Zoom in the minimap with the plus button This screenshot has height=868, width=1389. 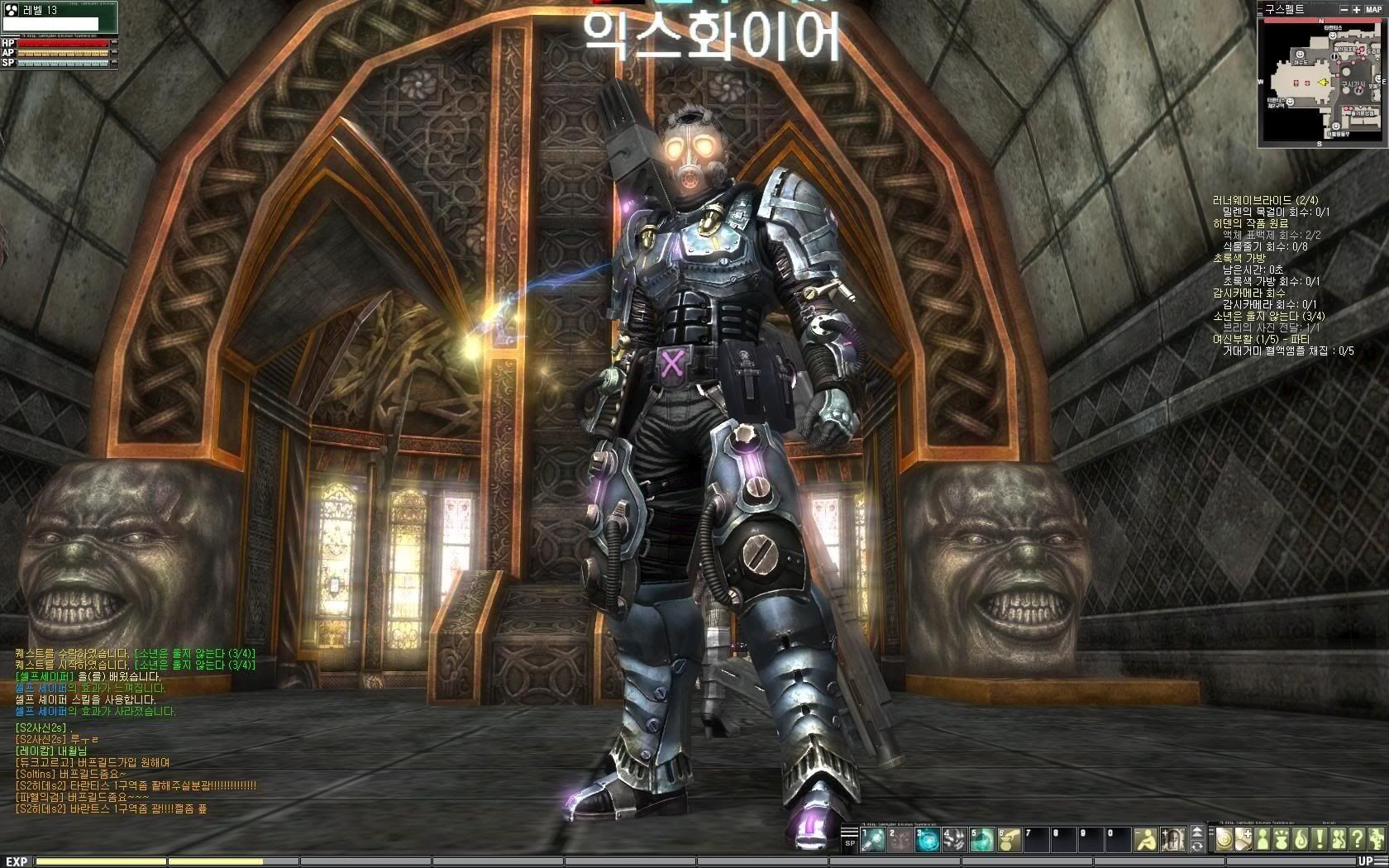(1357, 9)
